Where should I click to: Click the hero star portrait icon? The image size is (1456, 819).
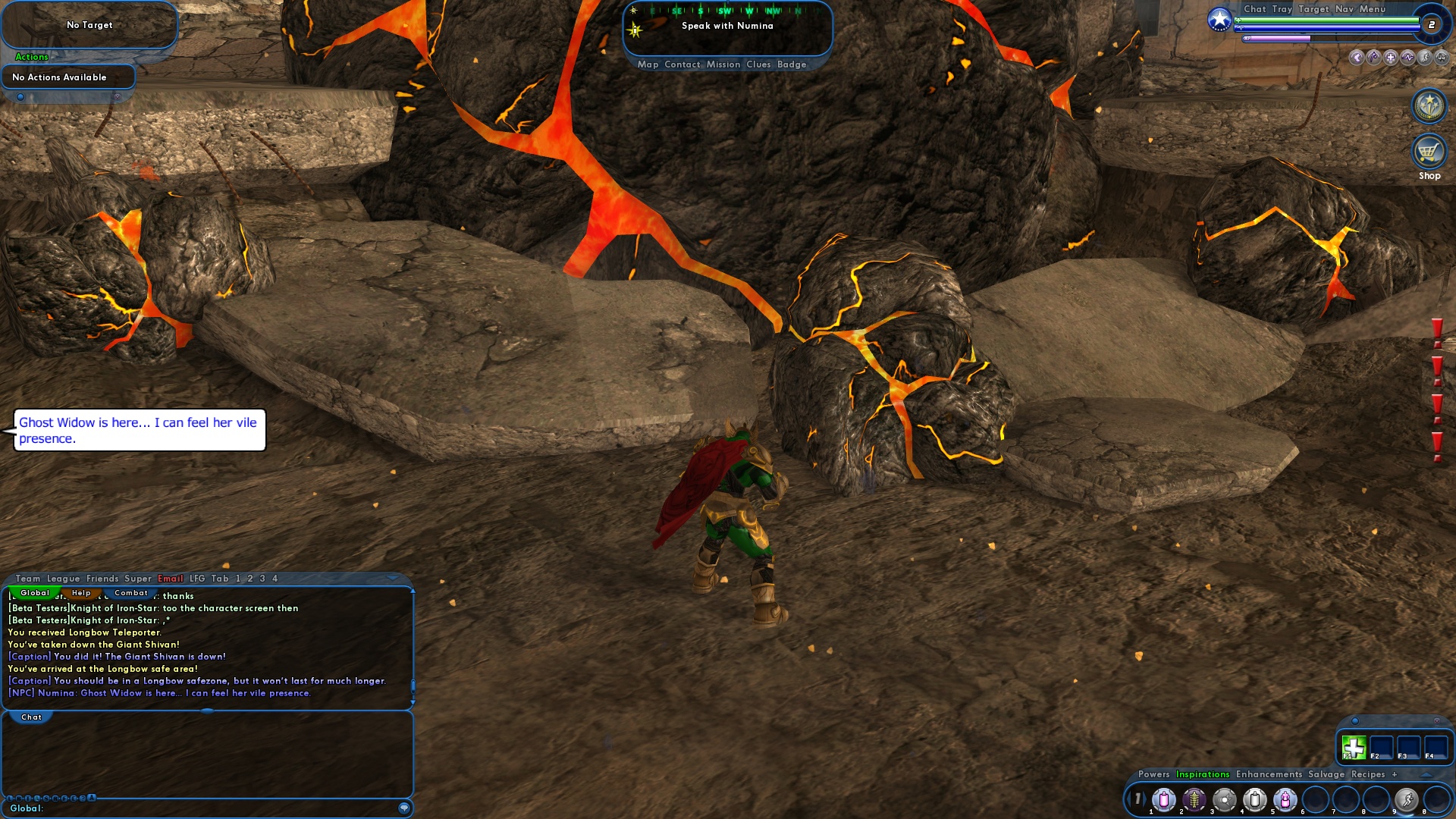click(1219, 19)
